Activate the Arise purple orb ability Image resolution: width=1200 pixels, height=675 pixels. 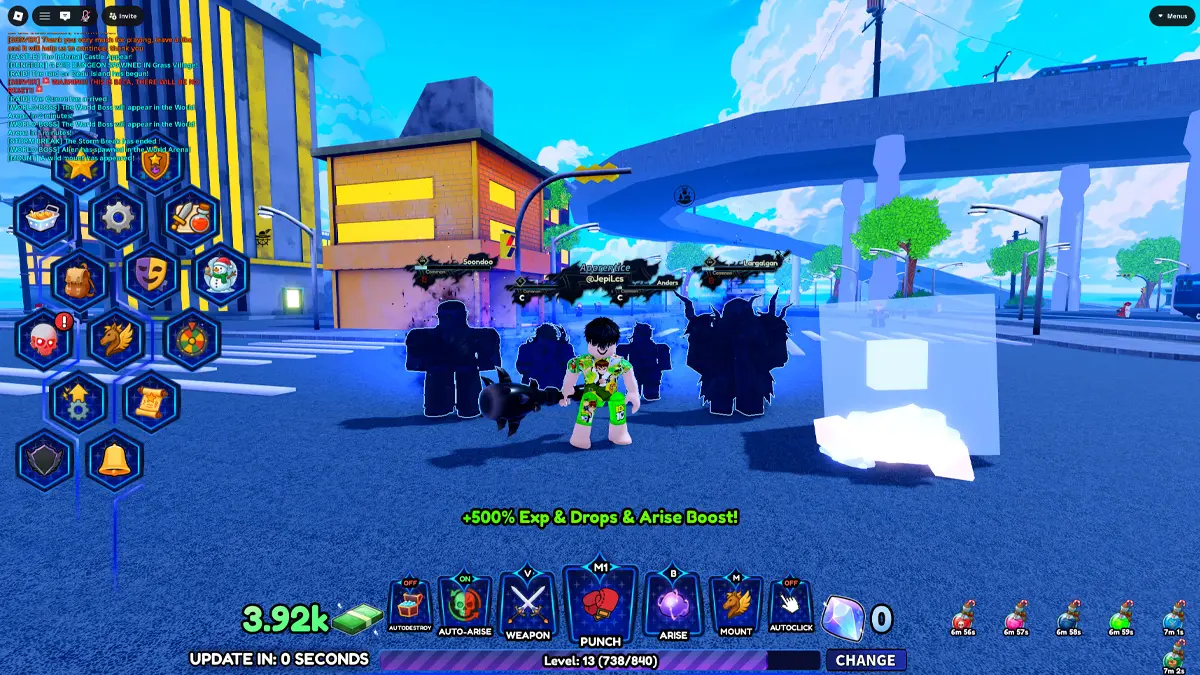click(x=674, y=607)
